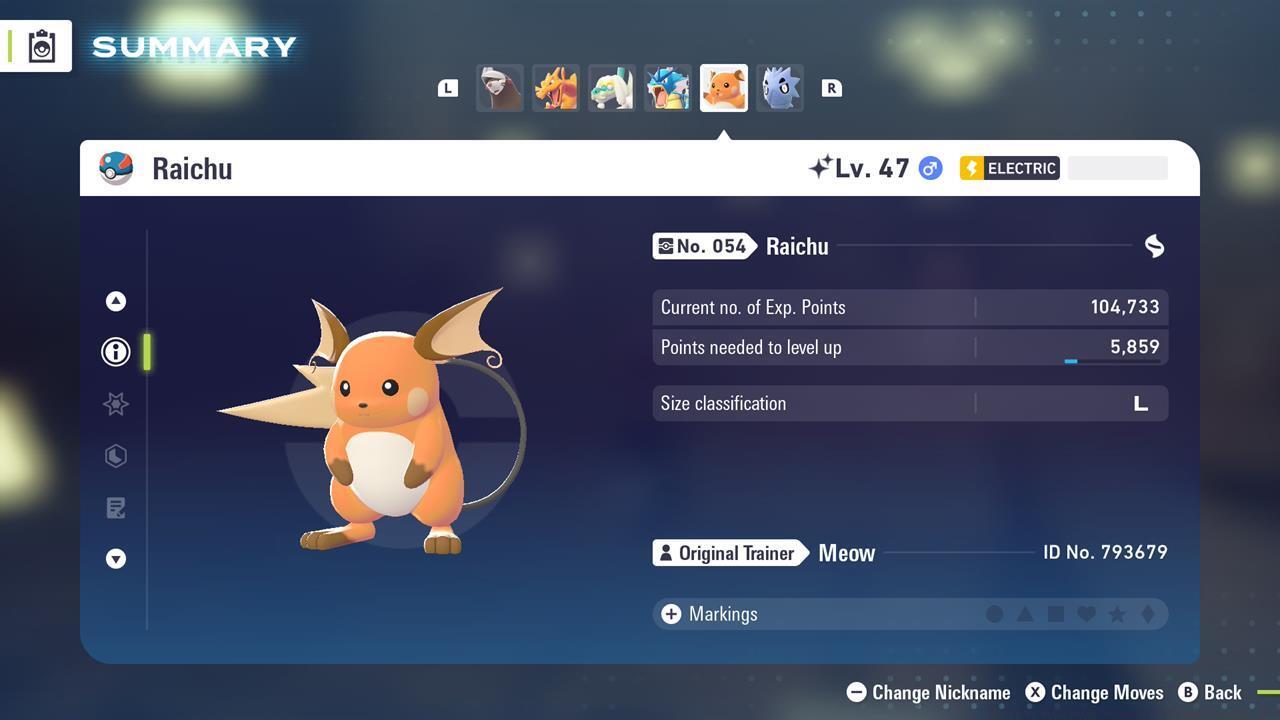Select the info page icon in the sidebar
Image resolution: width=1280 pixels, height=720 pixels.
coord(115,351)
